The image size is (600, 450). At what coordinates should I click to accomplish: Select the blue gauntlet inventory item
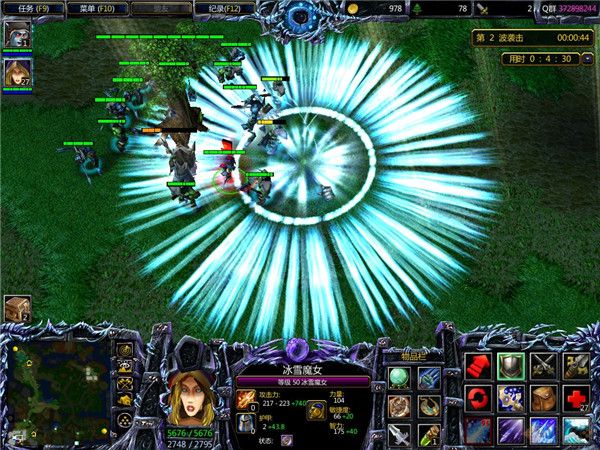429,376
